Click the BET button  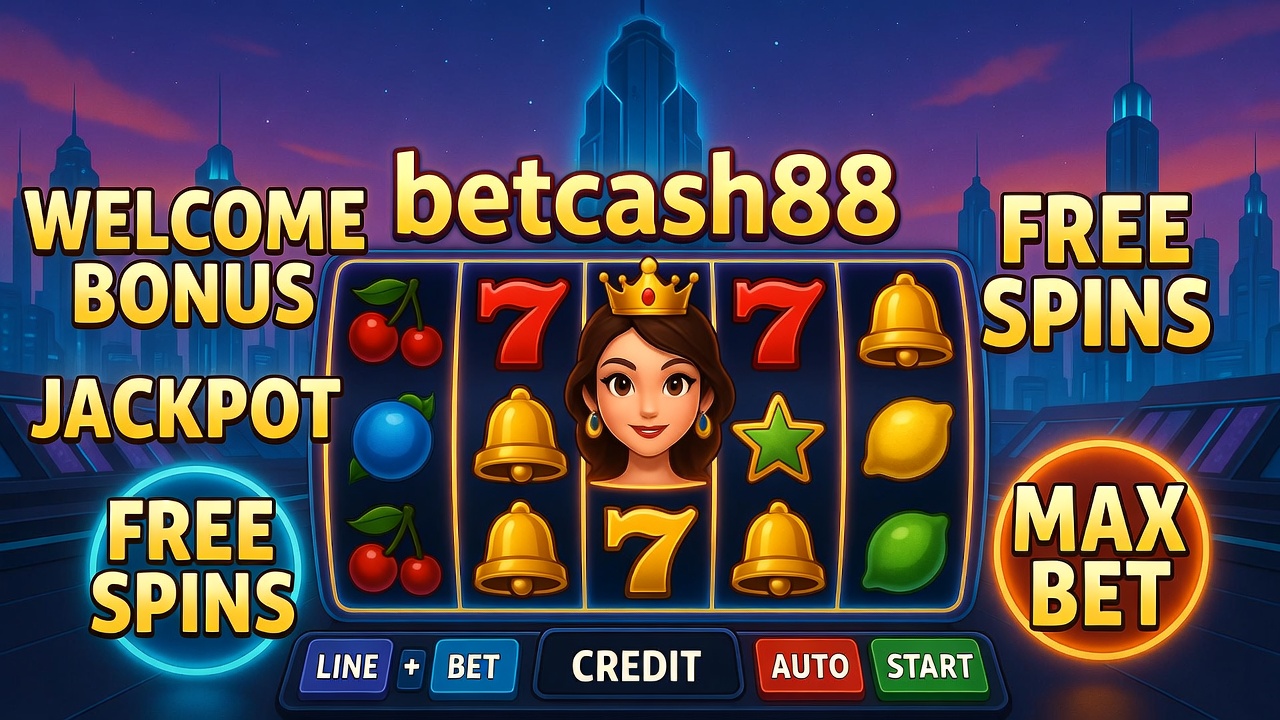474,667
